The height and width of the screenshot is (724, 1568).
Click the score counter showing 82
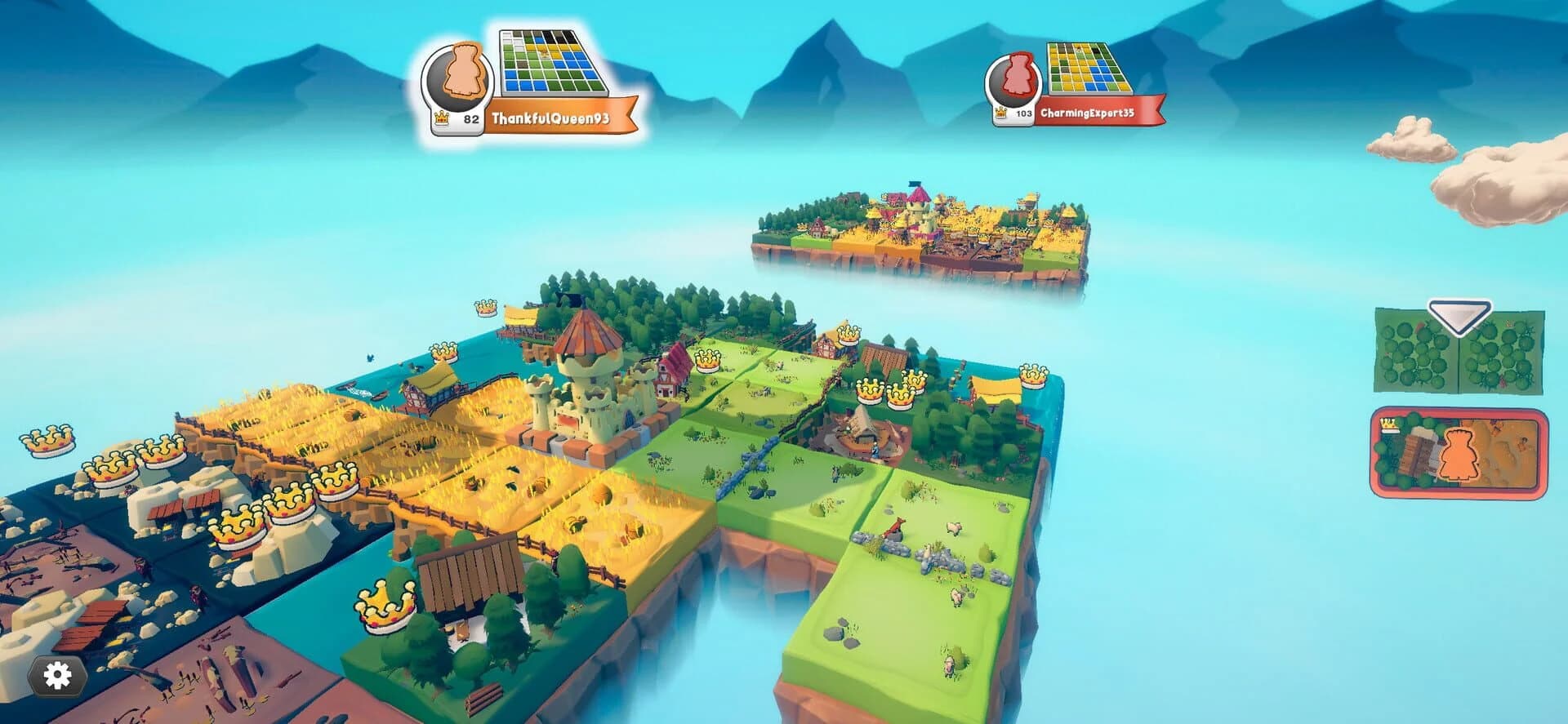[471, 118]
